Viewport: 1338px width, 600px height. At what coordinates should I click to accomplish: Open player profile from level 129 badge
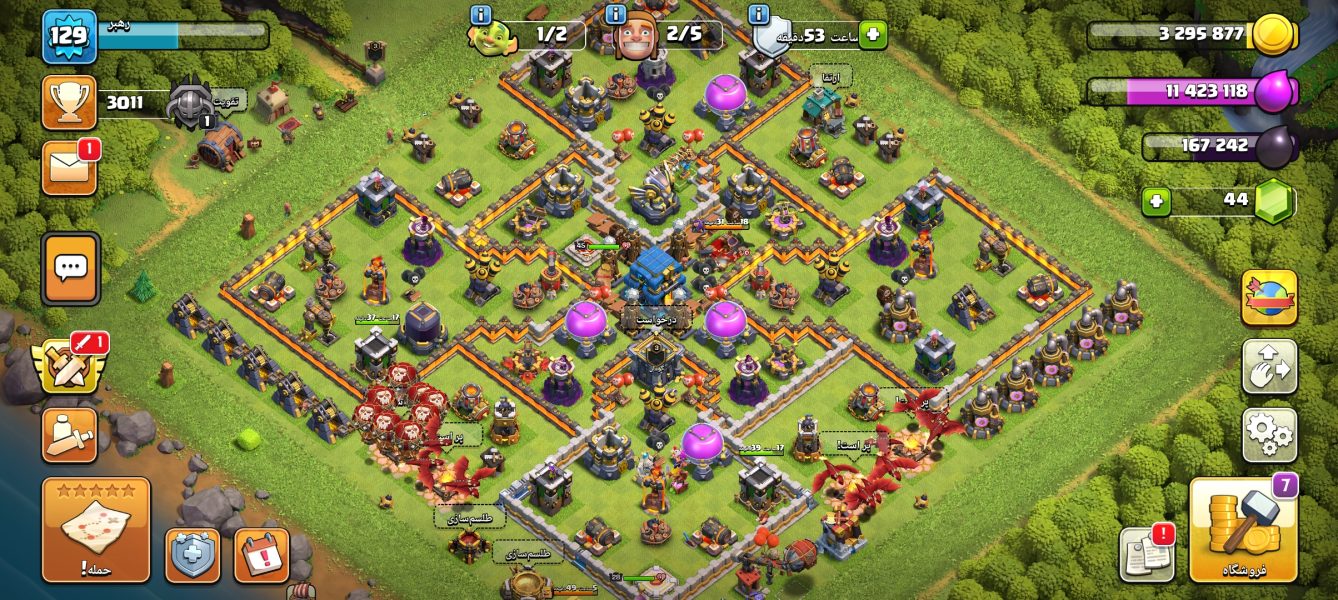click(69, 36)
